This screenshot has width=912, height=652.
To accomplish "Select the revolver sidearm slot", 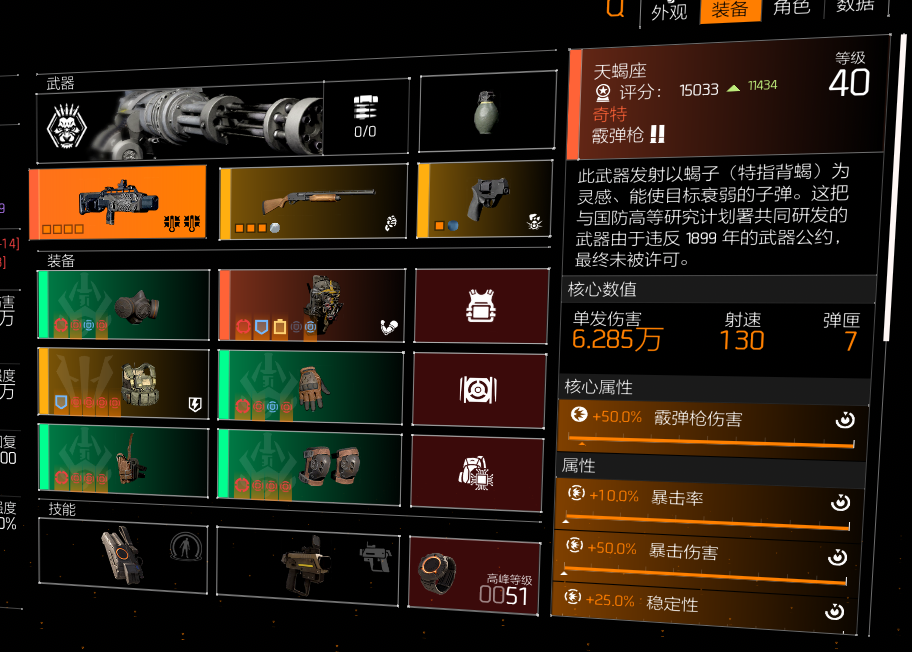I will tap(484, 200).
